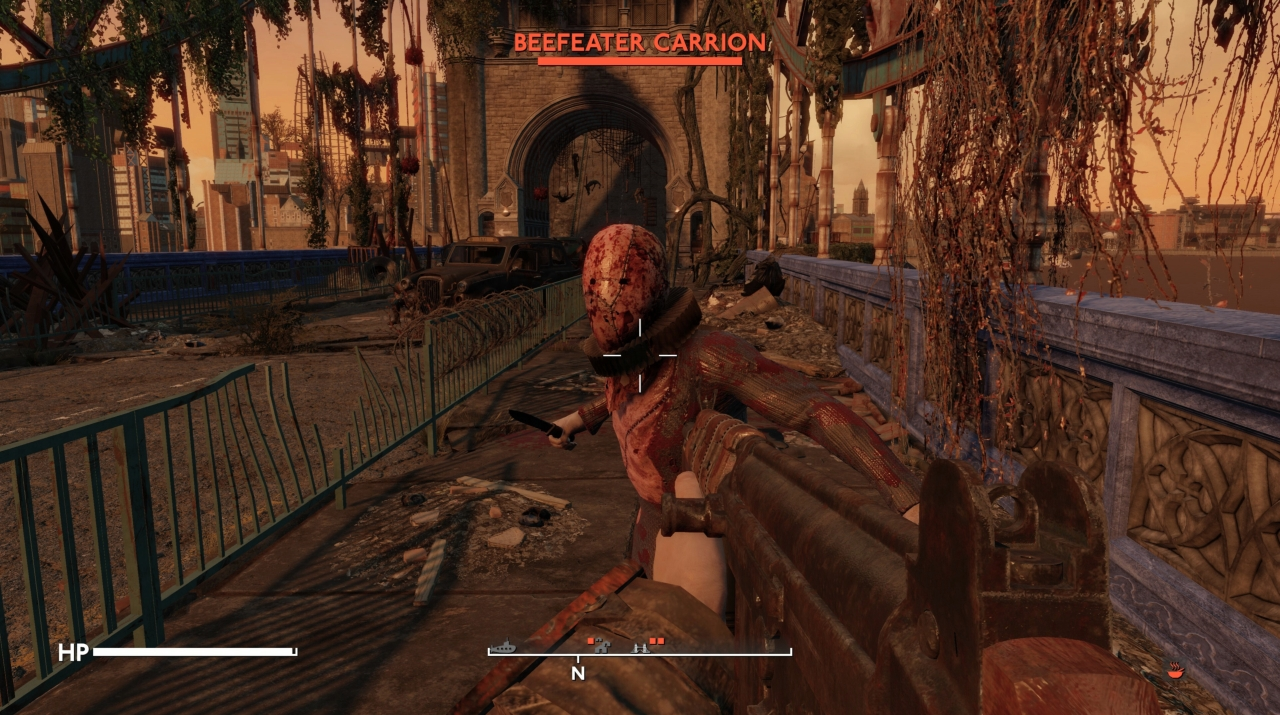Image resolution: width=1280 pixels, height=715 pixels.
Task: Select the house location marker on compass
Action: 600,646
